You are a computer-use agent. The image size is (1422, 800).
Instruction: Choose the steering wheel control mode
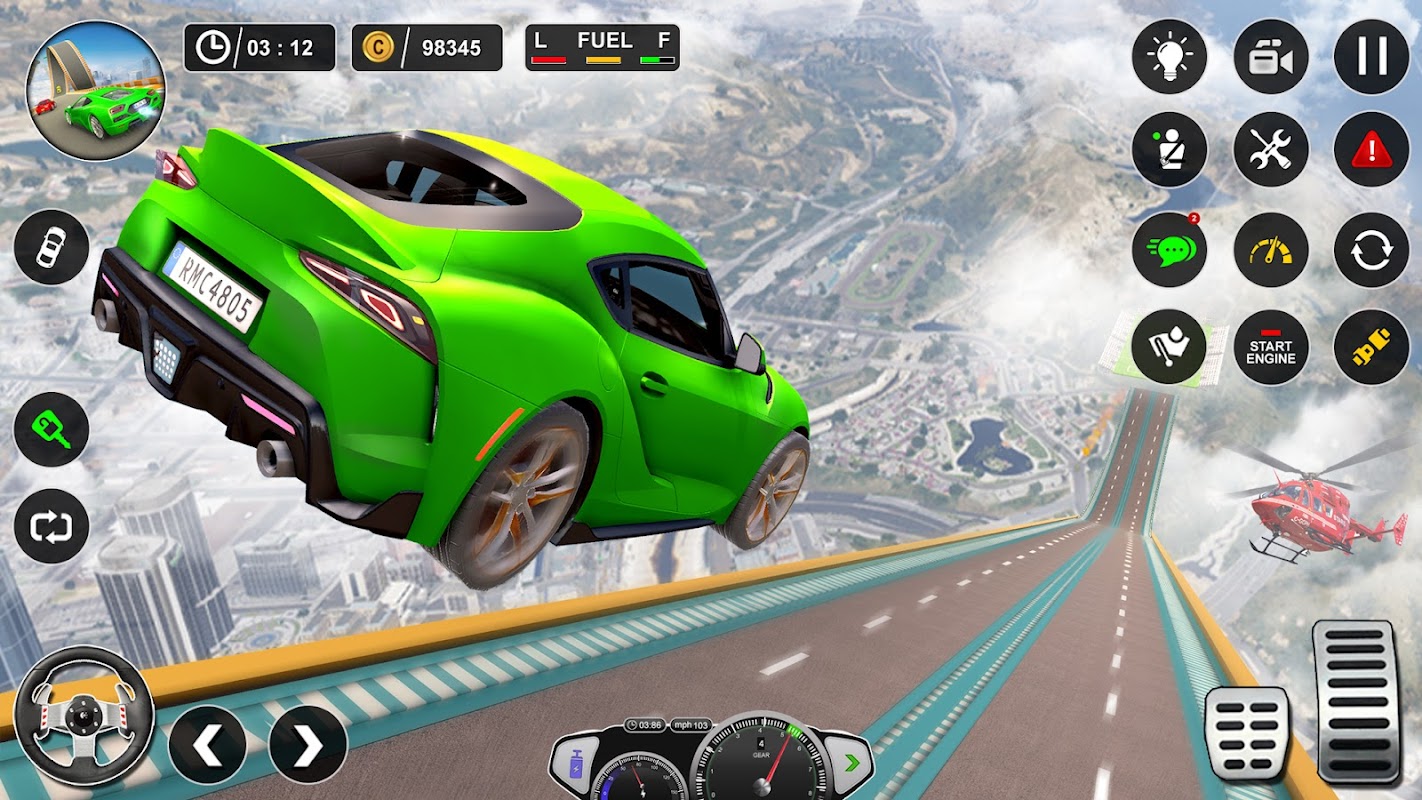(x=84, y=716)
